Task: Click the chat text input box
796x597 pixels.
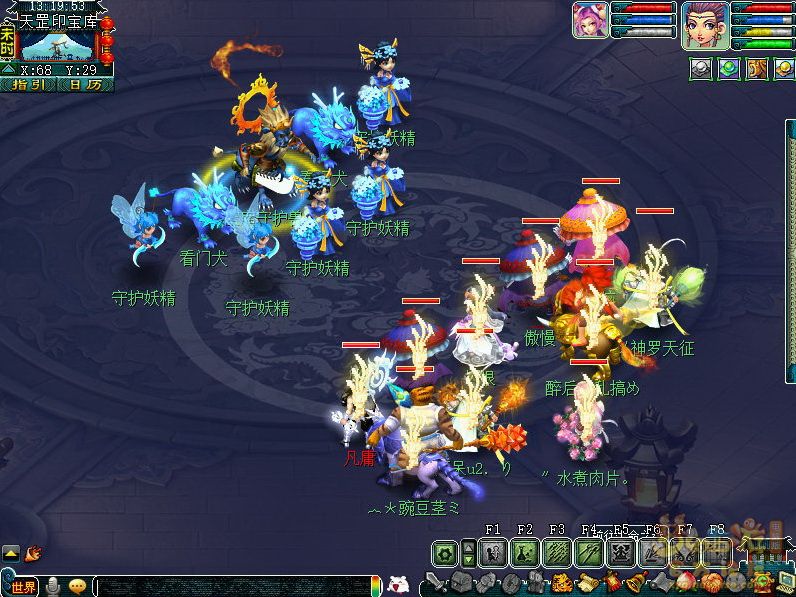Action: point(230,586)
